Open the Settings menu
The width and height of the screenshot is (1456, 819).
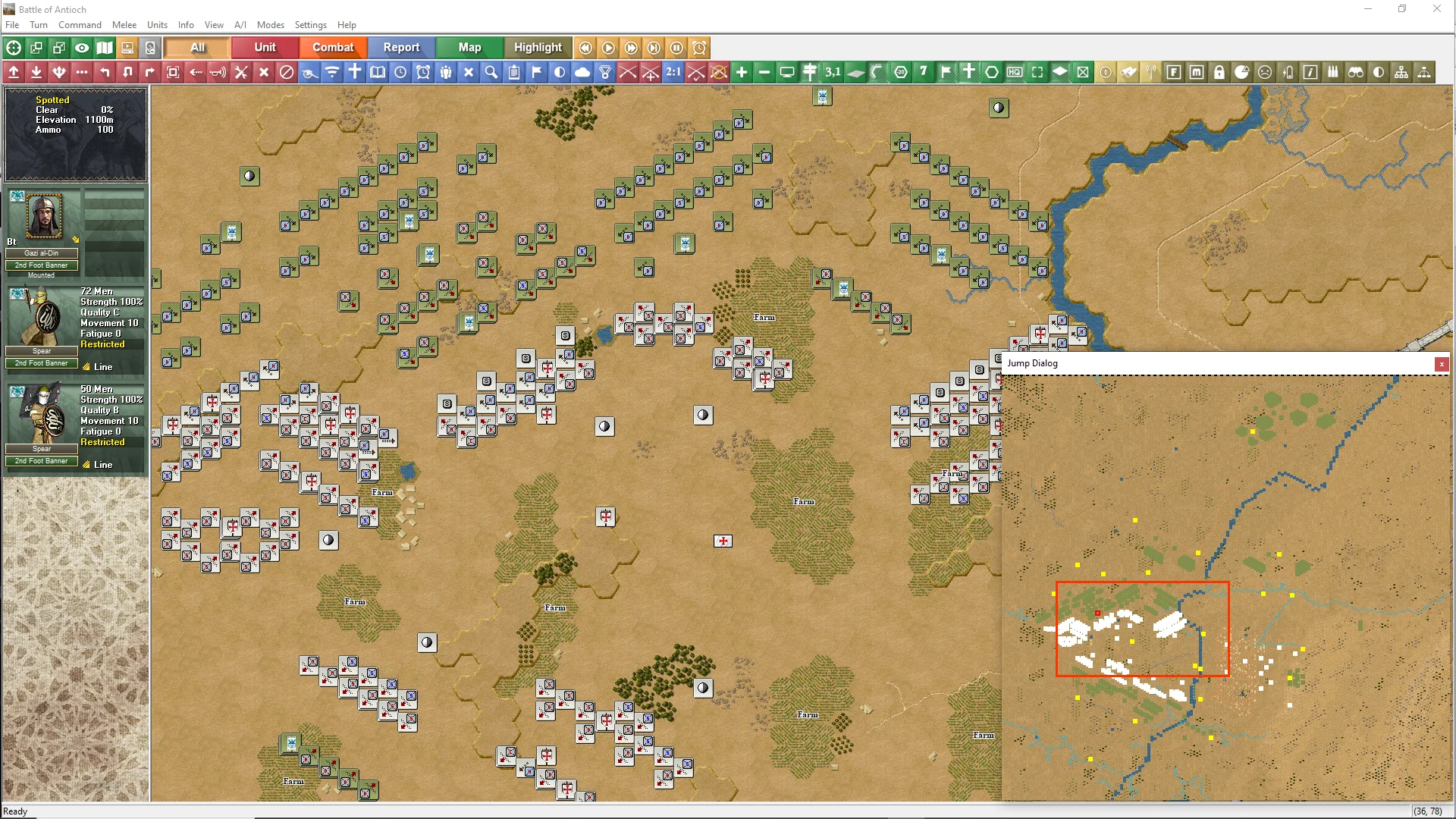coord(310,25)
